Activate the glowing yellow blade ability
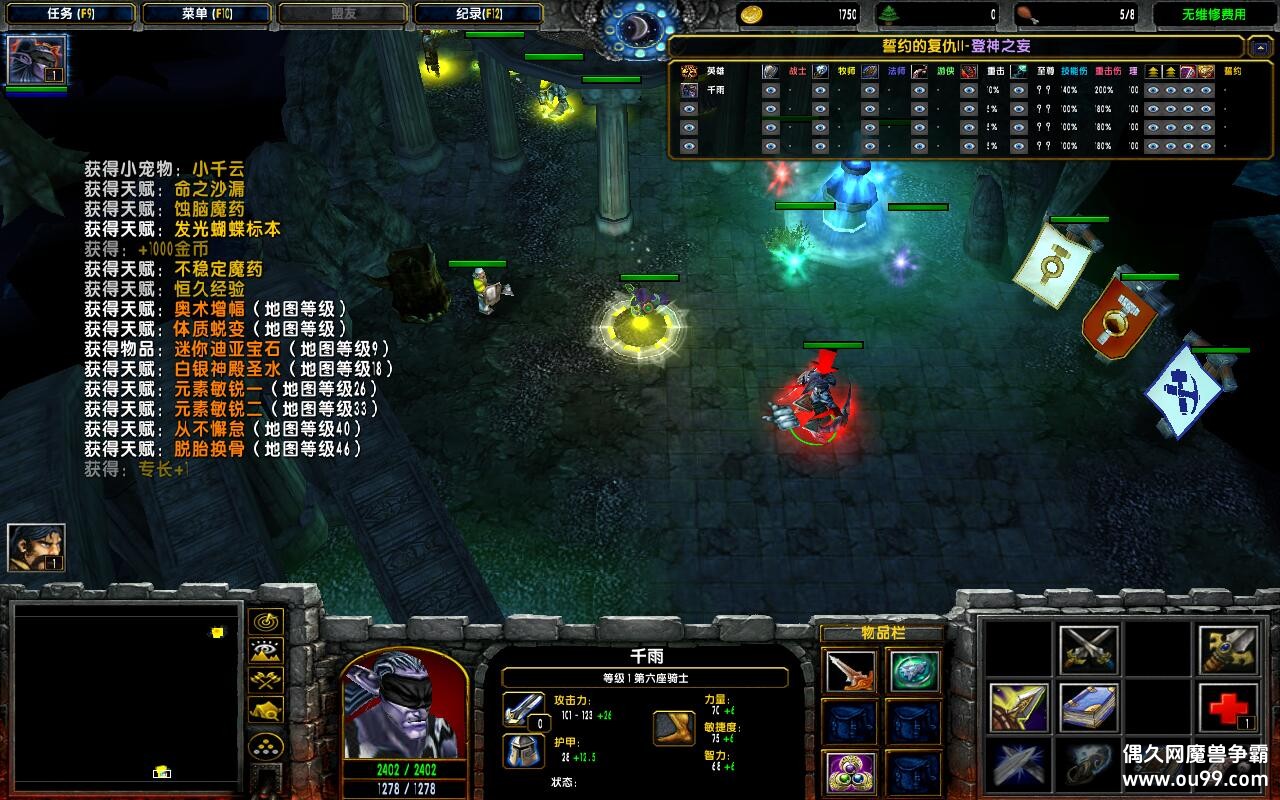This screenshot has height=800, width=1280. pos(1019,708)
